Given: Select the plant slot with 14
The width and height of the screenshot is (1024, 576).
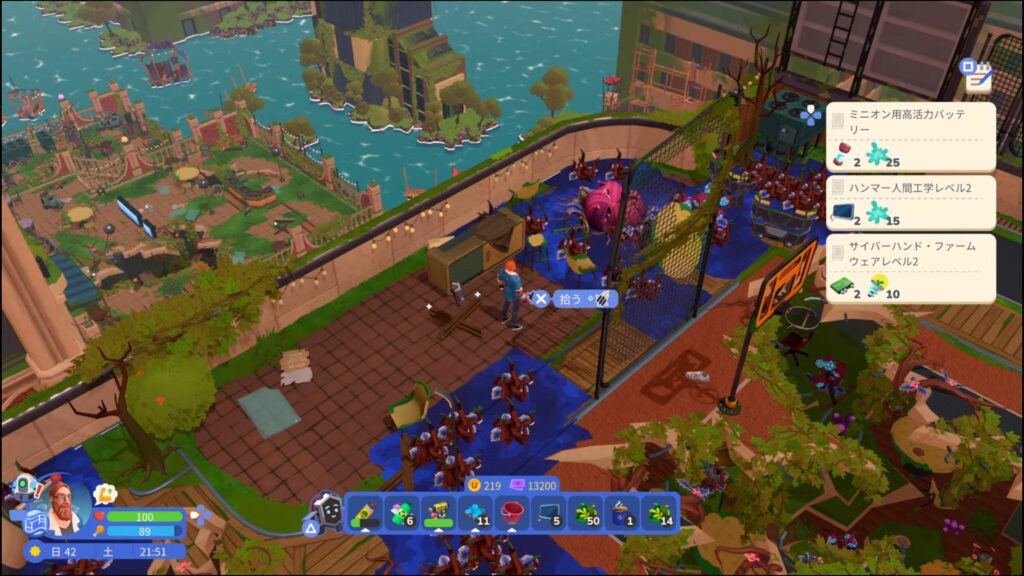Looking at the screenshot, I should coord(661,512).
